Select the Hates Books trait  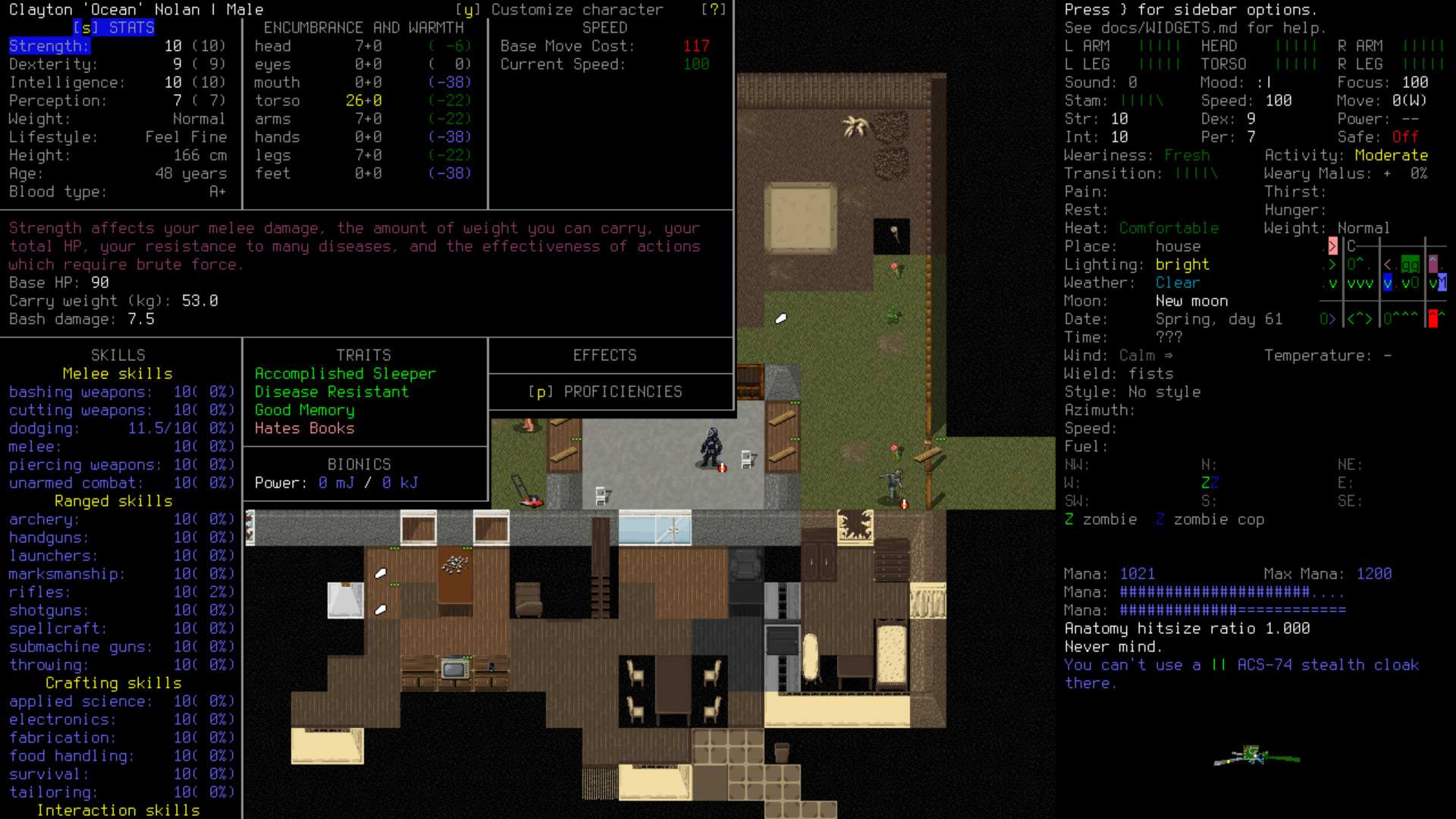[305, 428]
